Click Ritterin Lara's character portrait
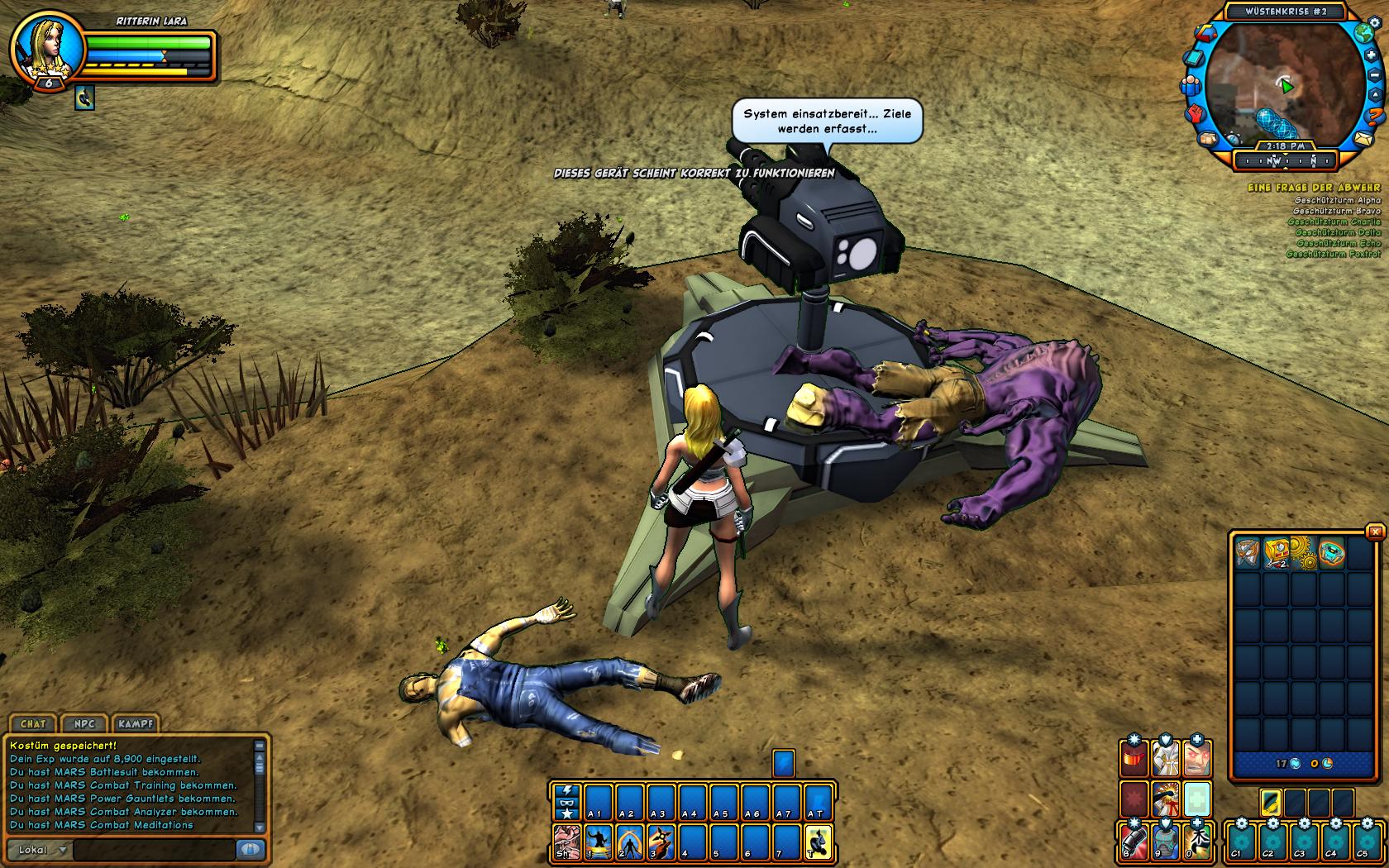Viewport: 1389px width, 868px height. click(48, 48)
